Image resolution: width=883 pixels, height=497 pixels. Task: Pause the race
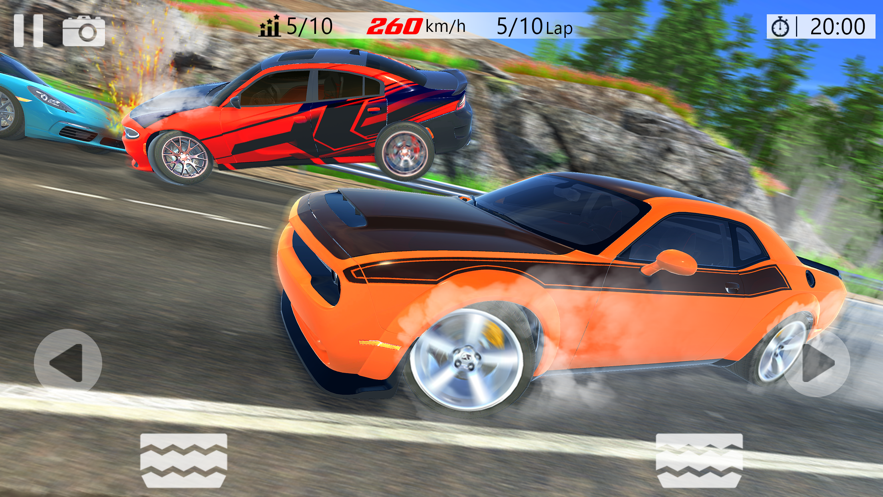coord(28,30)
